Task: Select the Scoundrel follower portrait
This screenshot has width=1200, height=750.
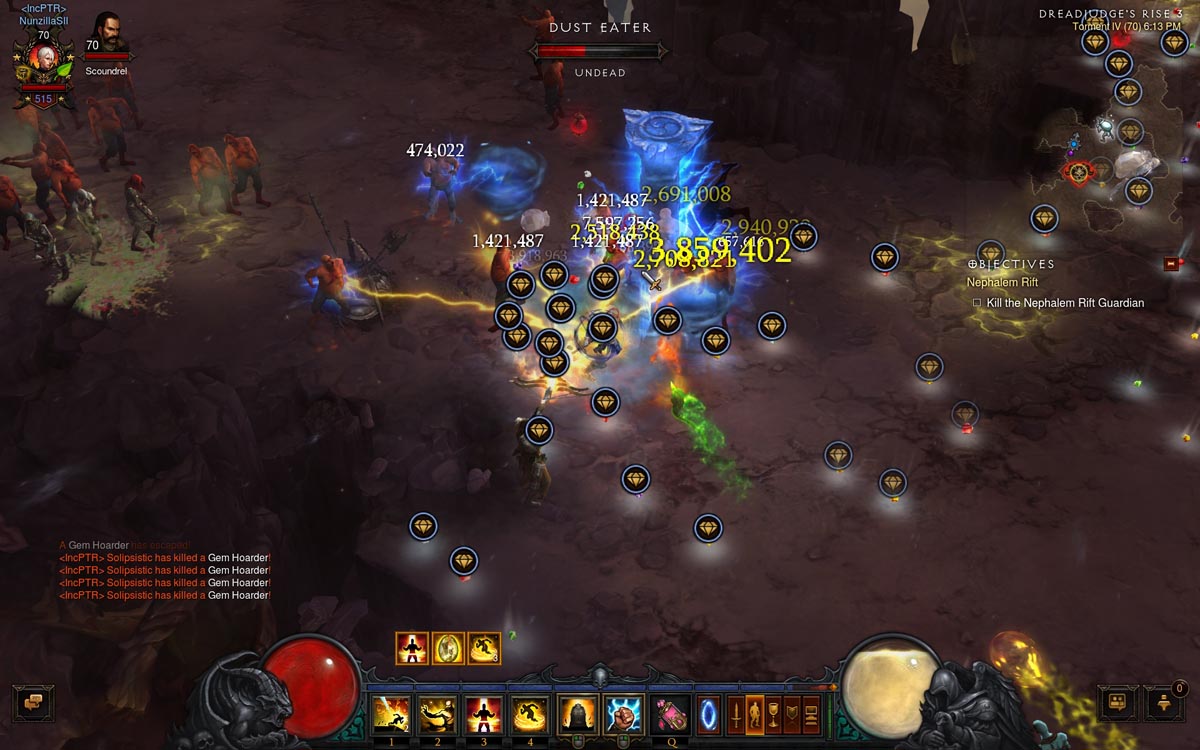Action: pyautogui.click(x=108, y=33)
